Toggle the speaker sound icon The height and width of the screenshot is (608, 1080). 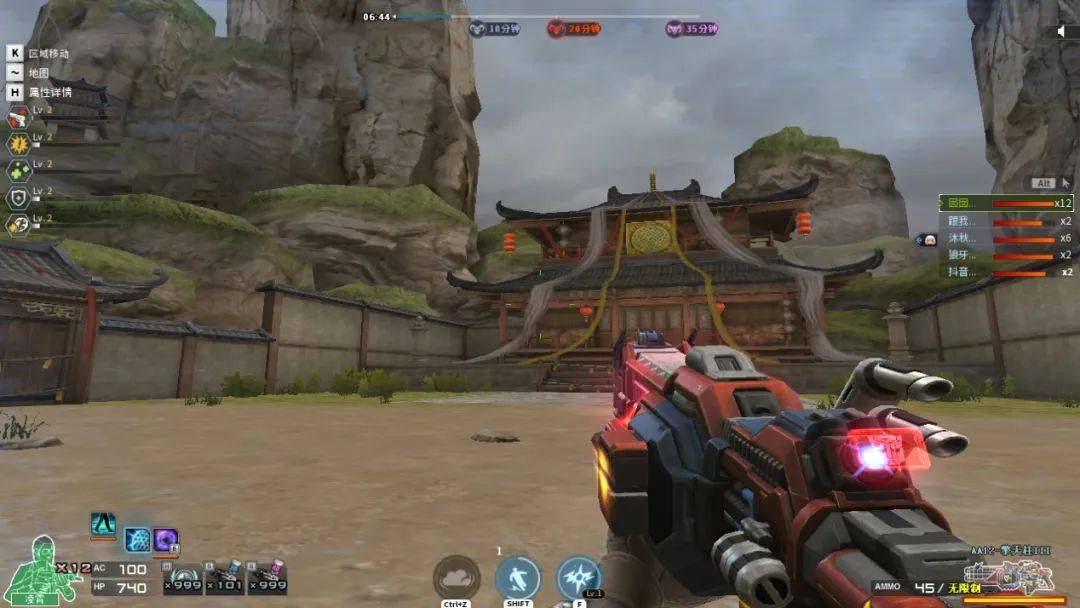click(x=1061, y=31)
